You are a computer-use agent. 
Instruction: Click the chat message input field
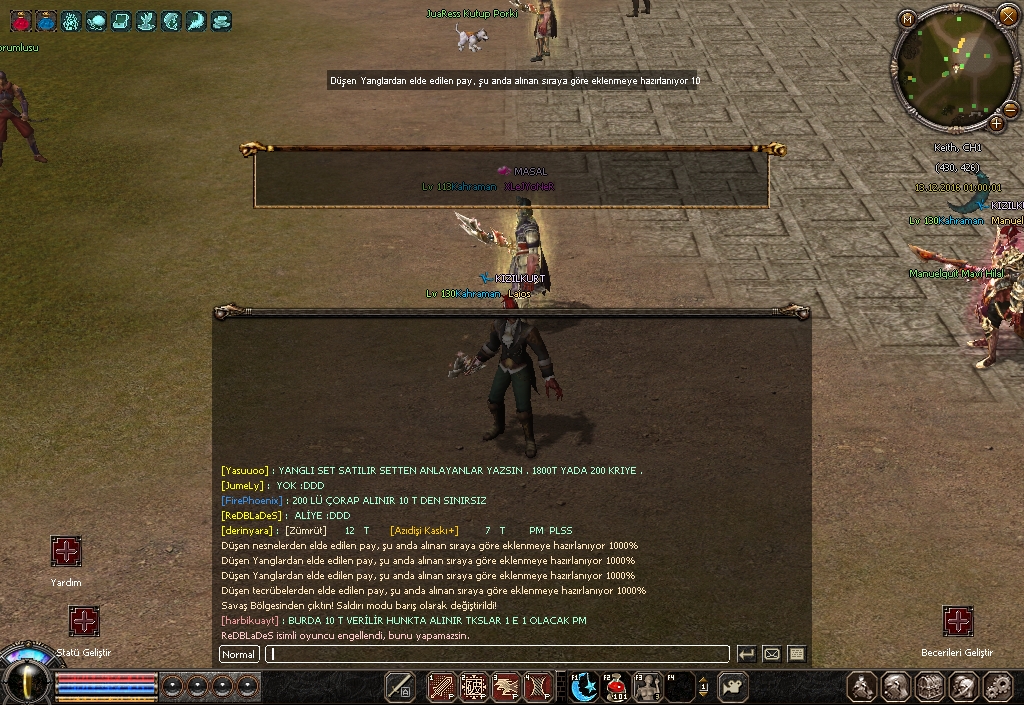(x=498, y=654)
